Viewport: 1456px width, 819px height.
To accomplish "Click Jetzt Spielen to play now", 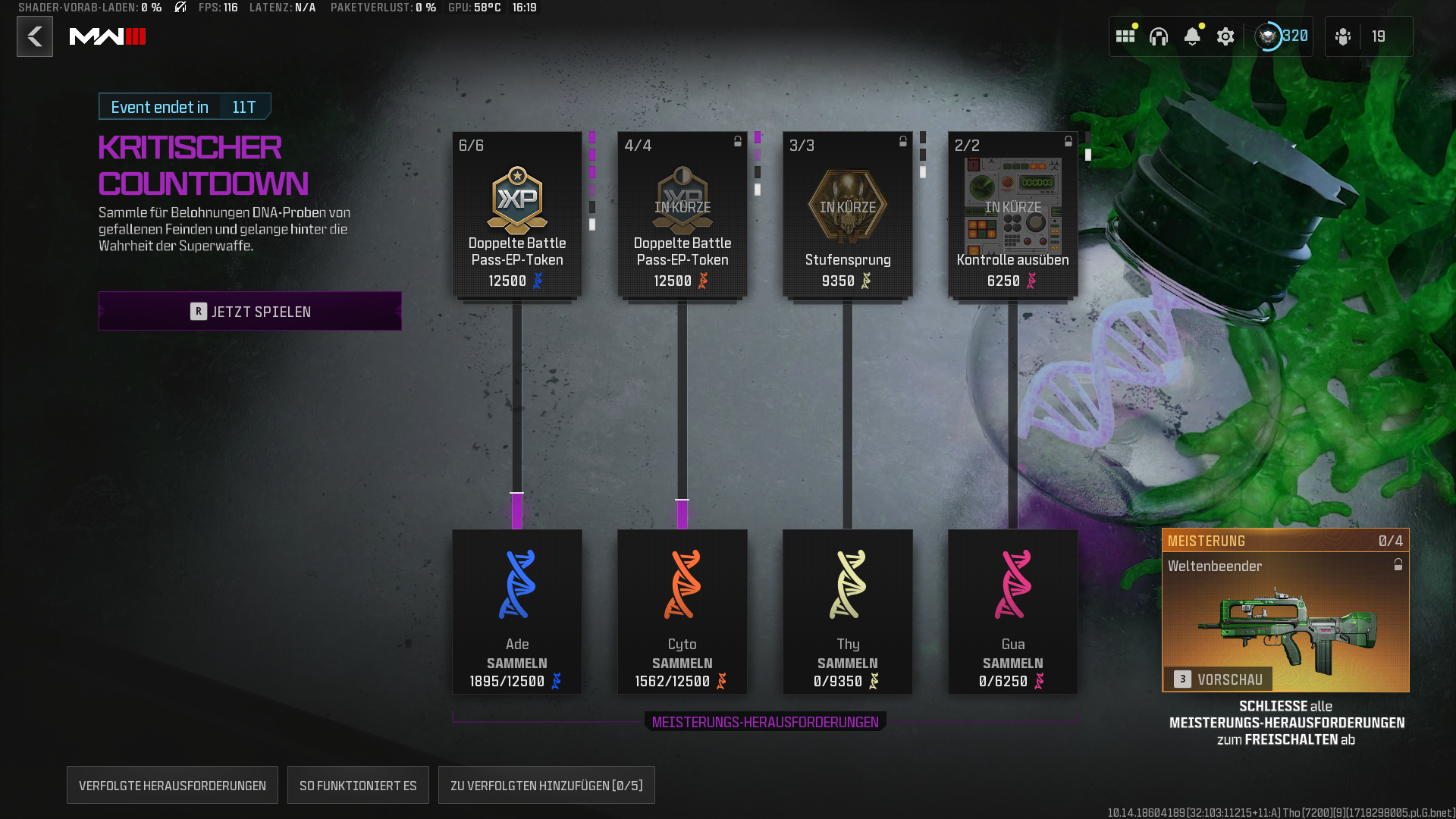I will (250, 311).
